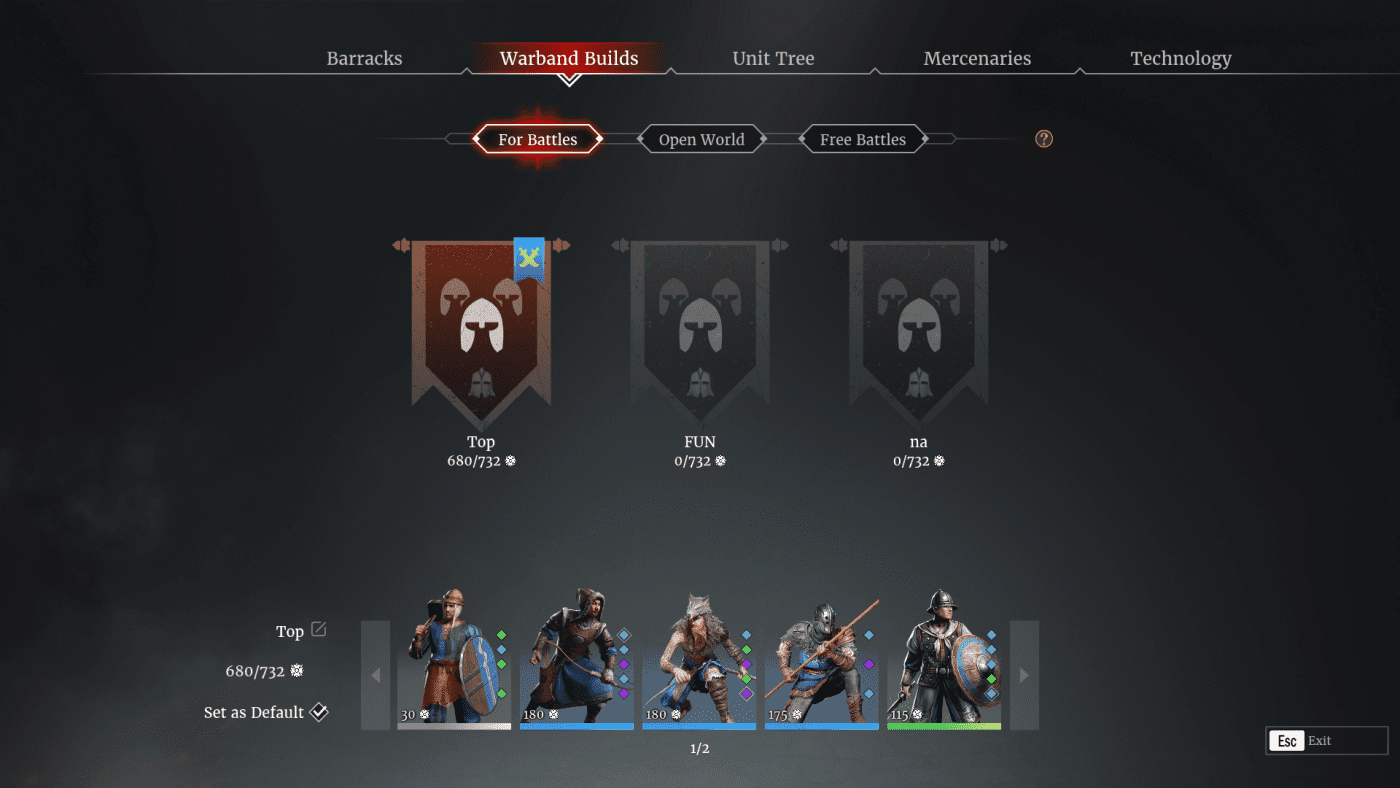1400x788 pixels.
Task: Open the help question mark icon
Action: [x=1043, y=138]
